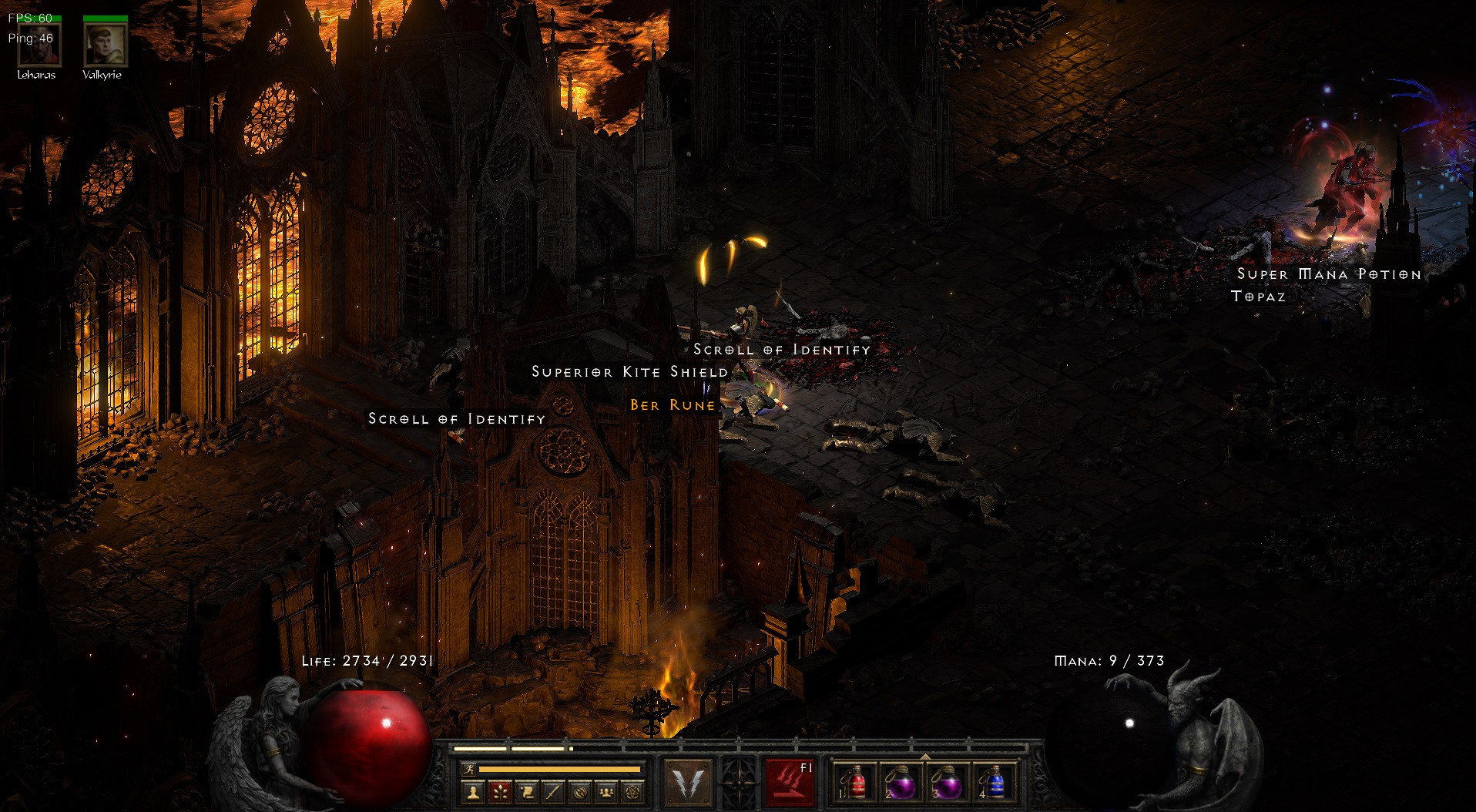This screenshot has width=1476, height=812.
Task: Open the Character screen icon
Action: (472, 788)
